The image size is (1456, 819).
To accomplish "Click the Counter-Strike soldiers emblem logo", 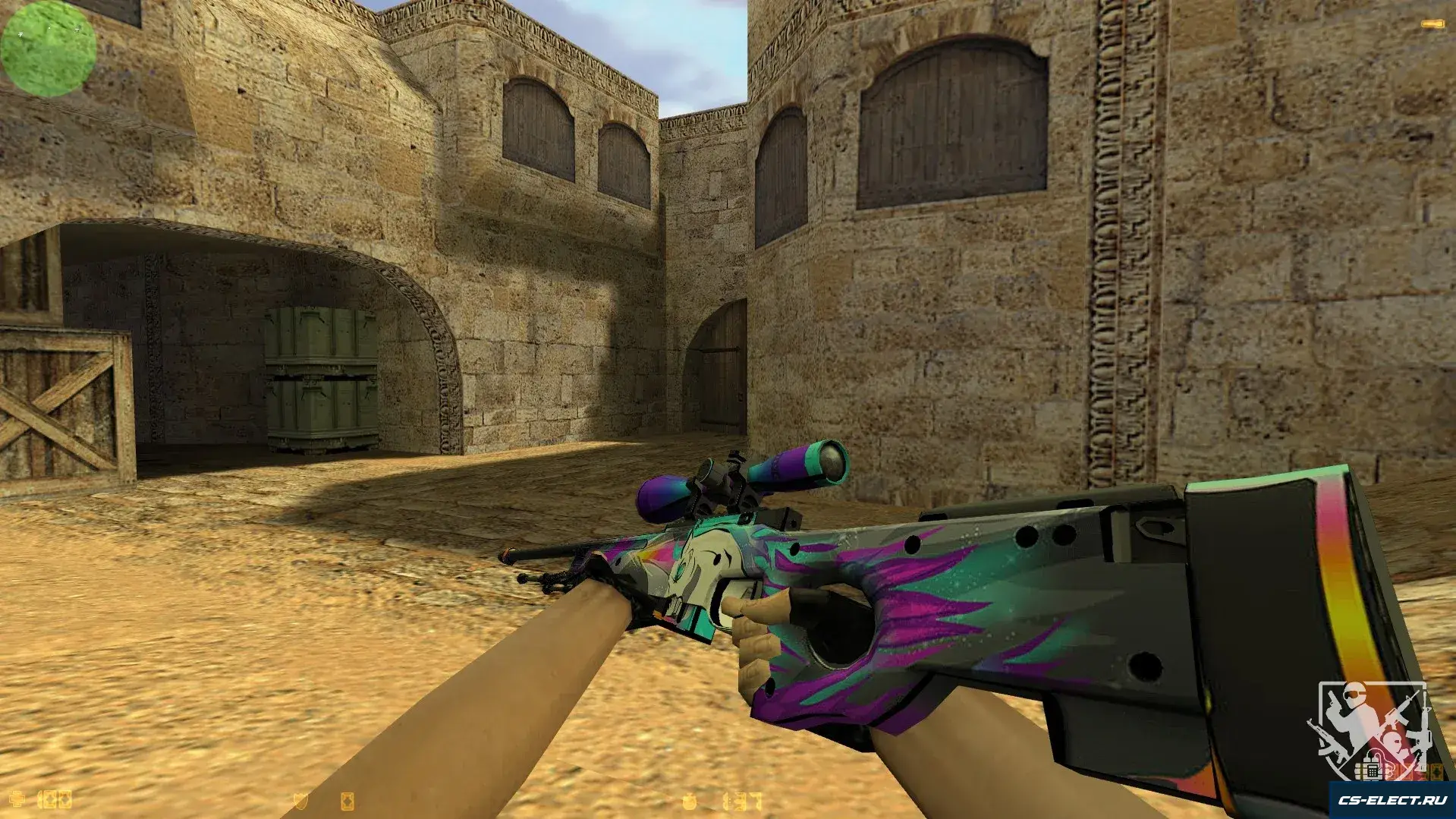I will click(1370, 729).
